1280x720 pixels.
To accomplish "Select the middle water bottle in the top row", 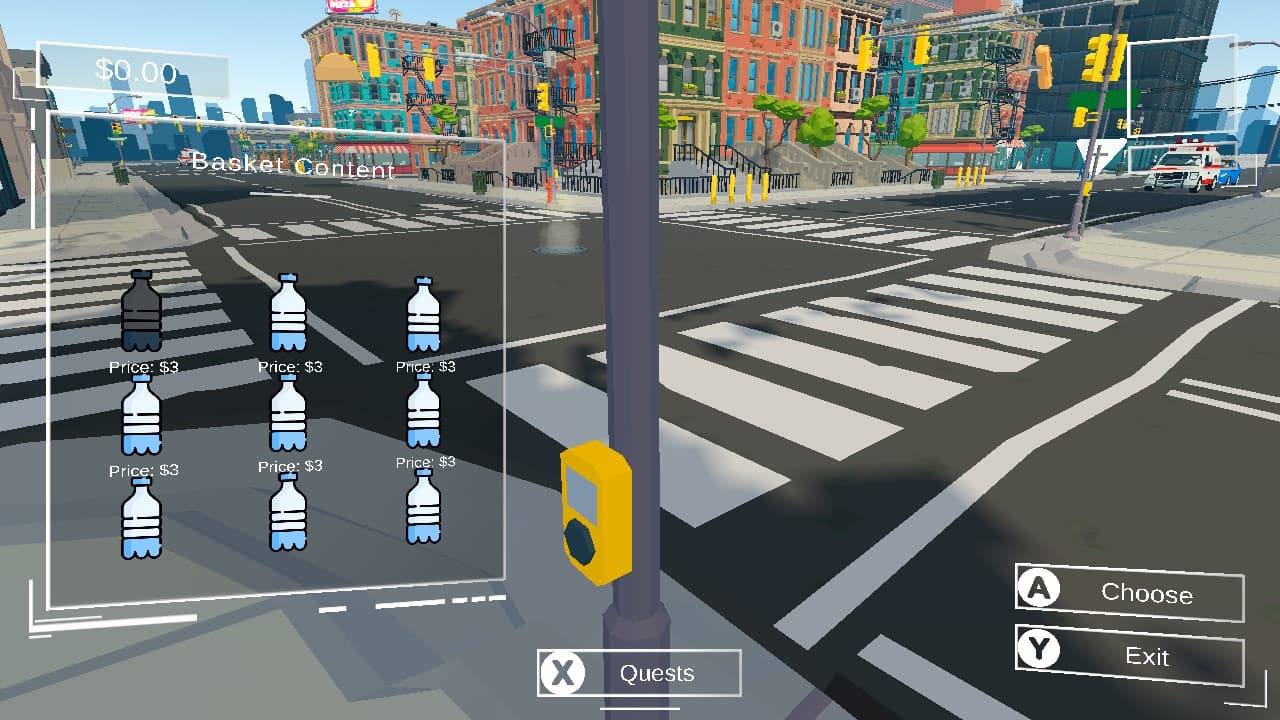I will pos(289,313).
